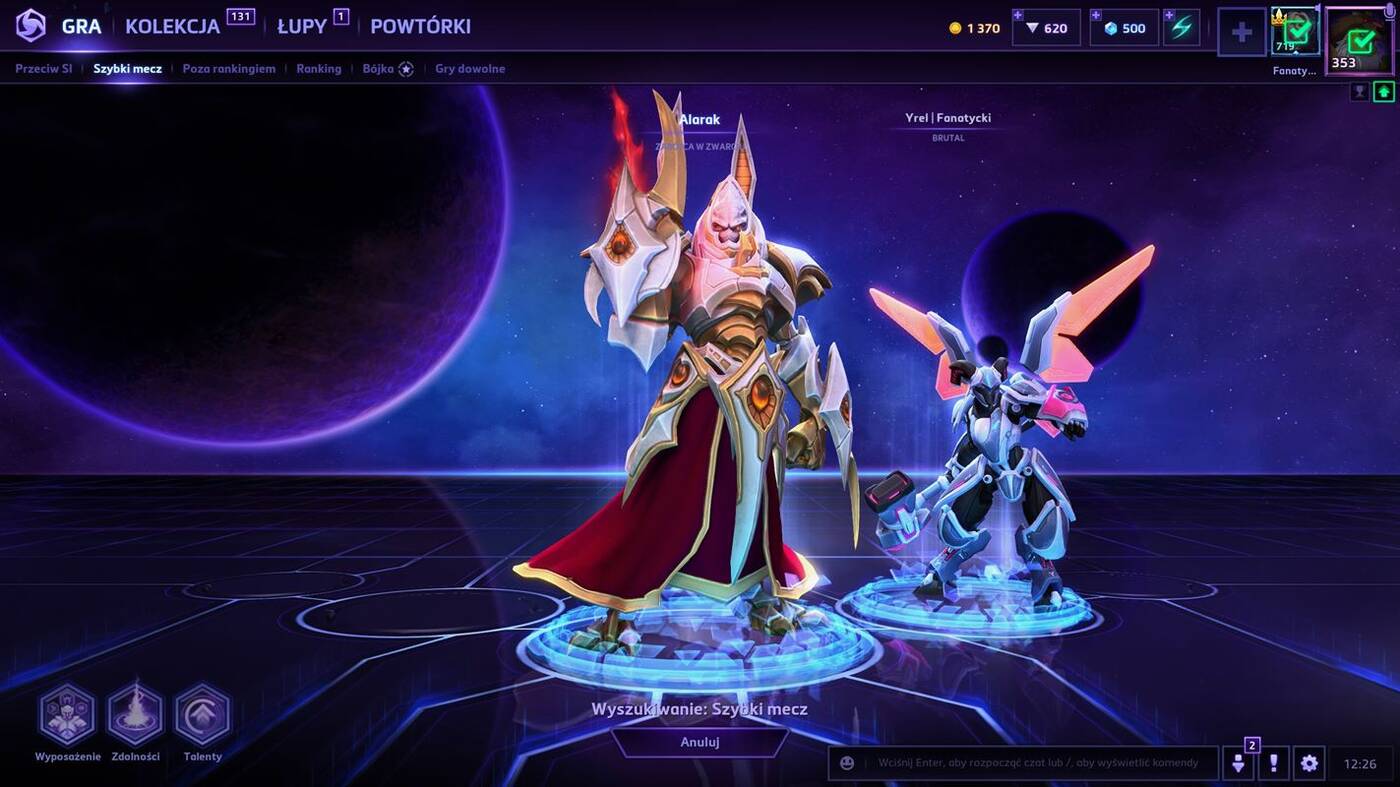
Task: Open the Talenty panel
Action: click(202, 717)
